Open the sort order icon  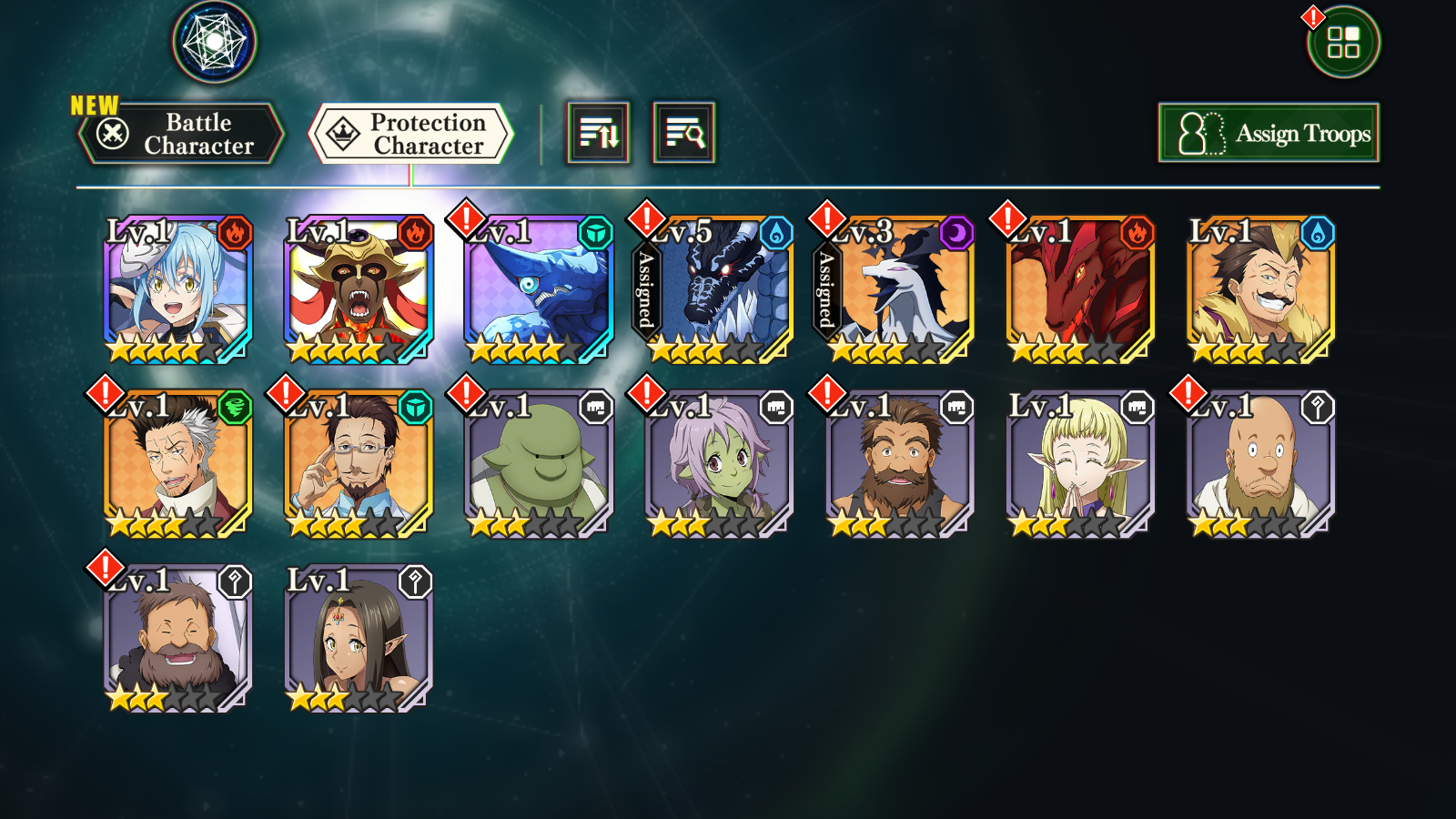tap(596, 132)
